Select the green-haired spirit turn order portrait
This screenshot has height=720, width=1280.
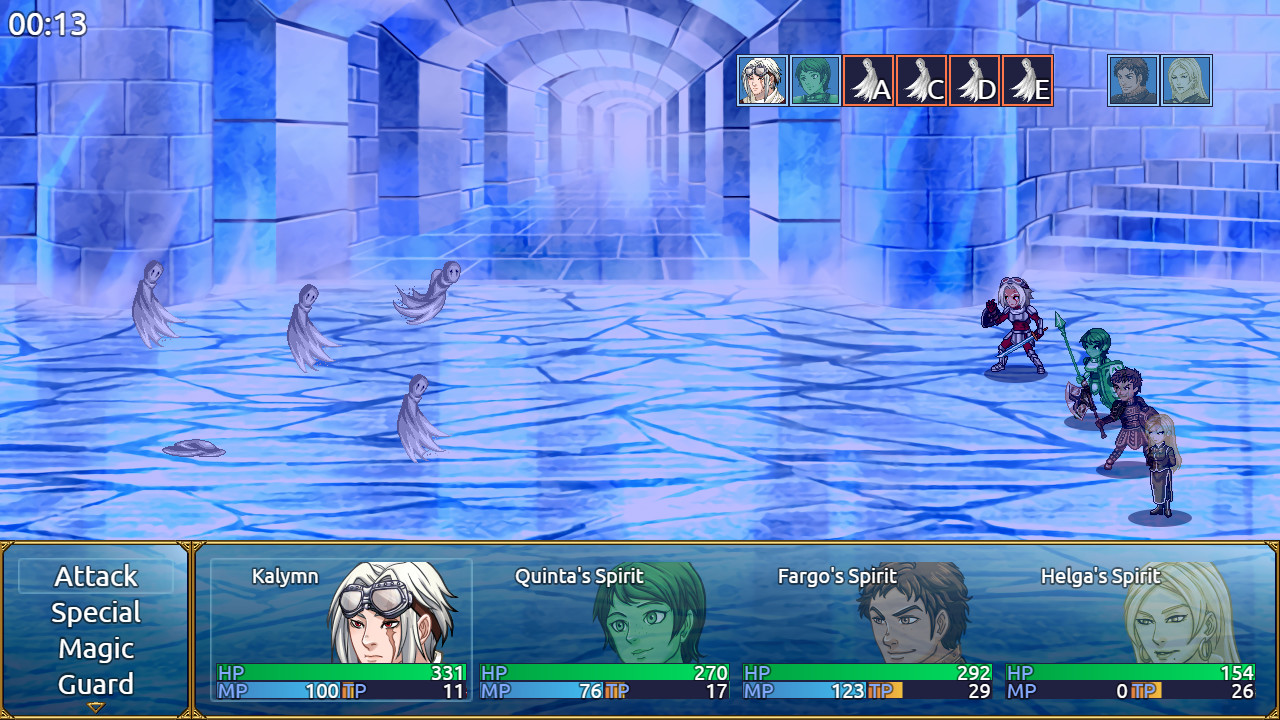(x=815, y=81)
